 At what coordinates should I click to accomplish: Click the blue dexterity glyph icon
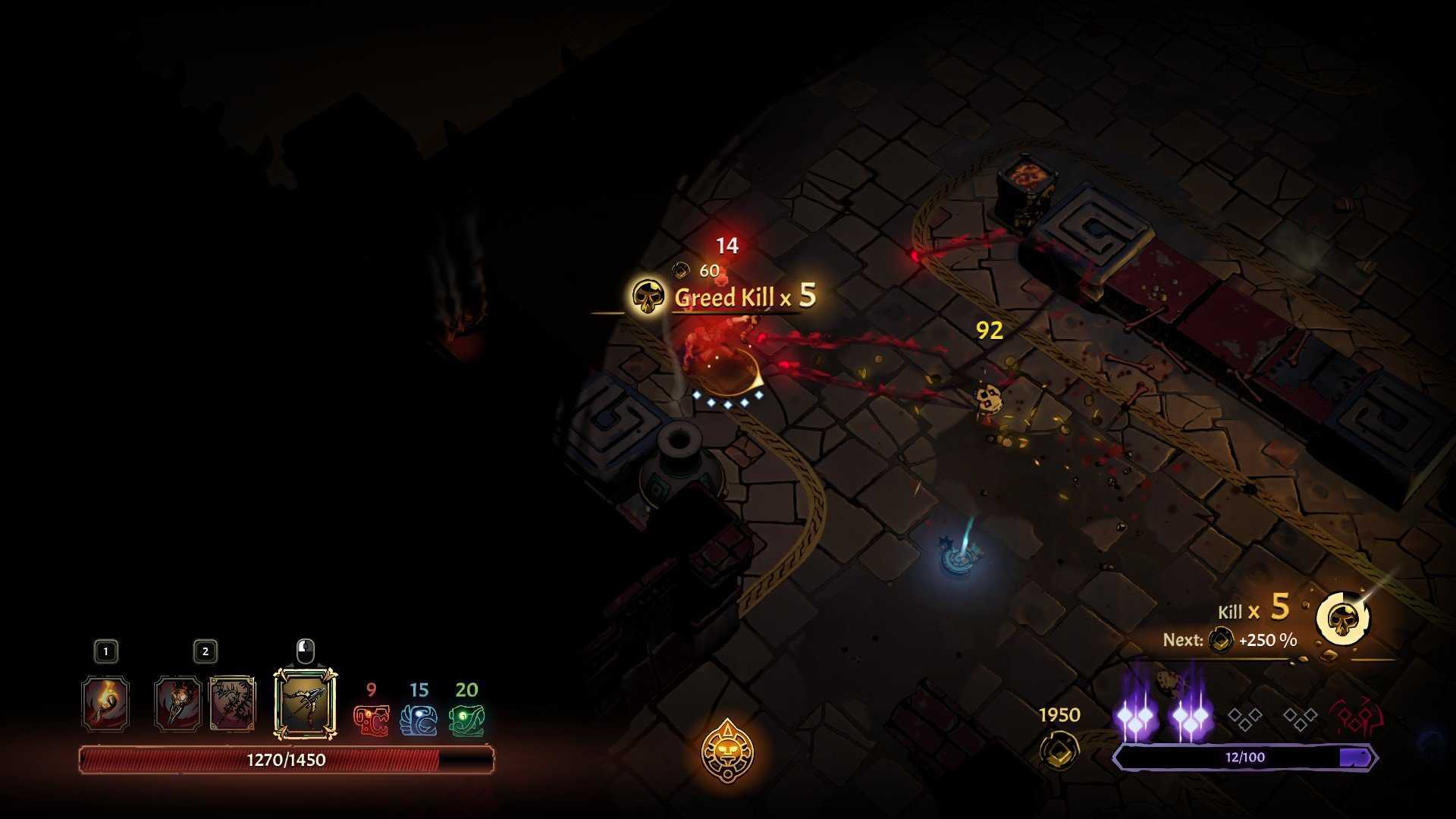point(419,720)
